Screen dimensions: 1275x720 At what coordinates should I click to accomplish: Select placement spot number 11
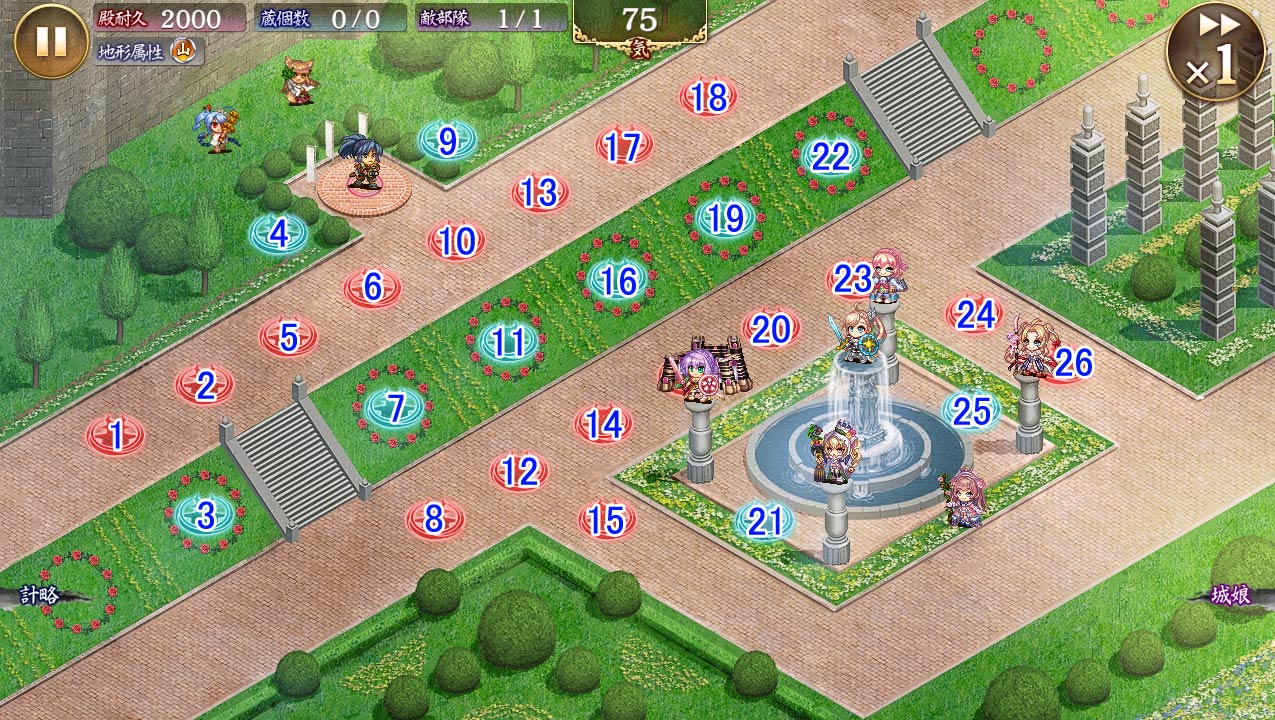507,343
